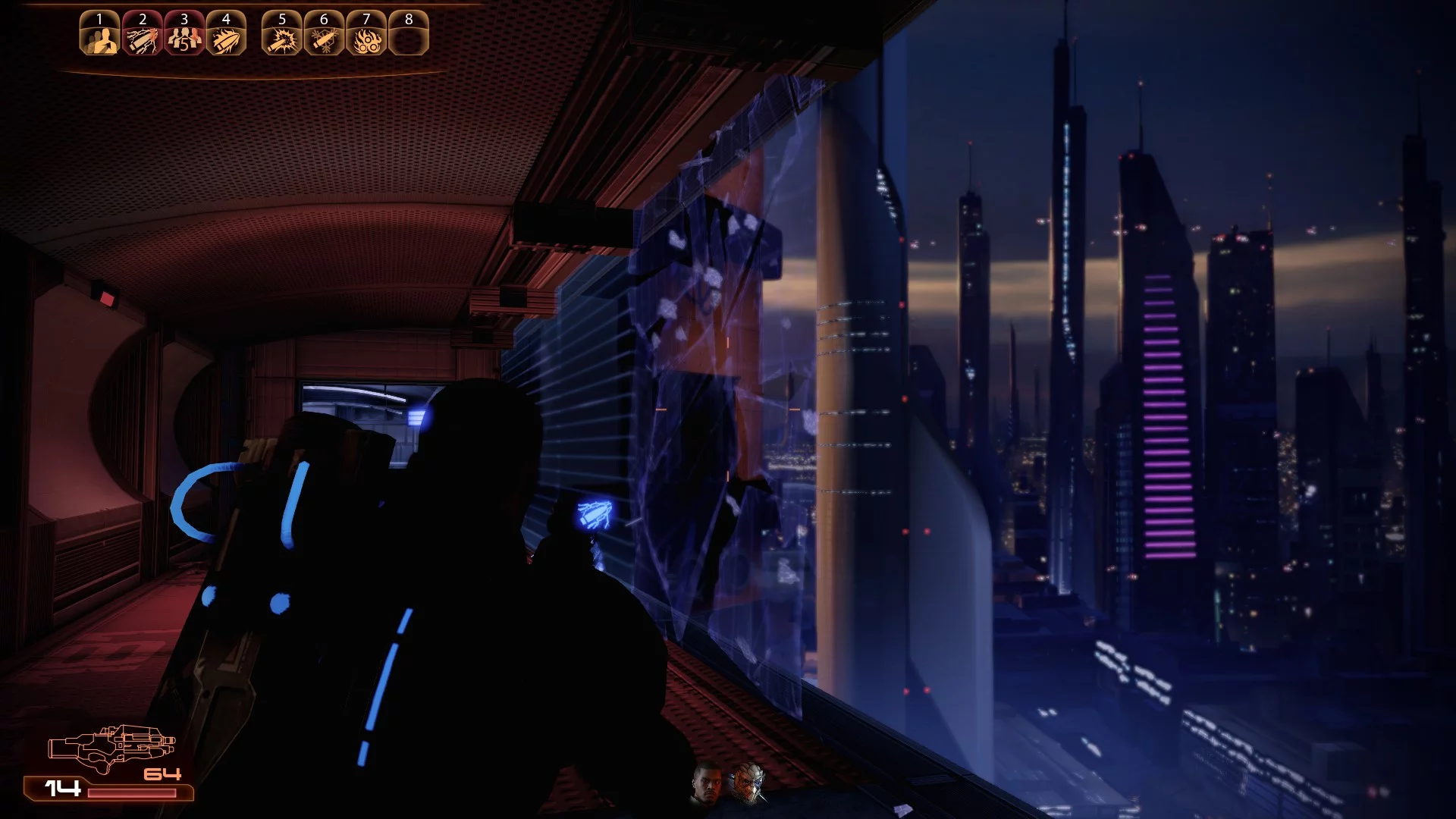Fire the Concussive Shot power in slot 5
Screen dimensions: 1456x819
[x=282, y=33]
